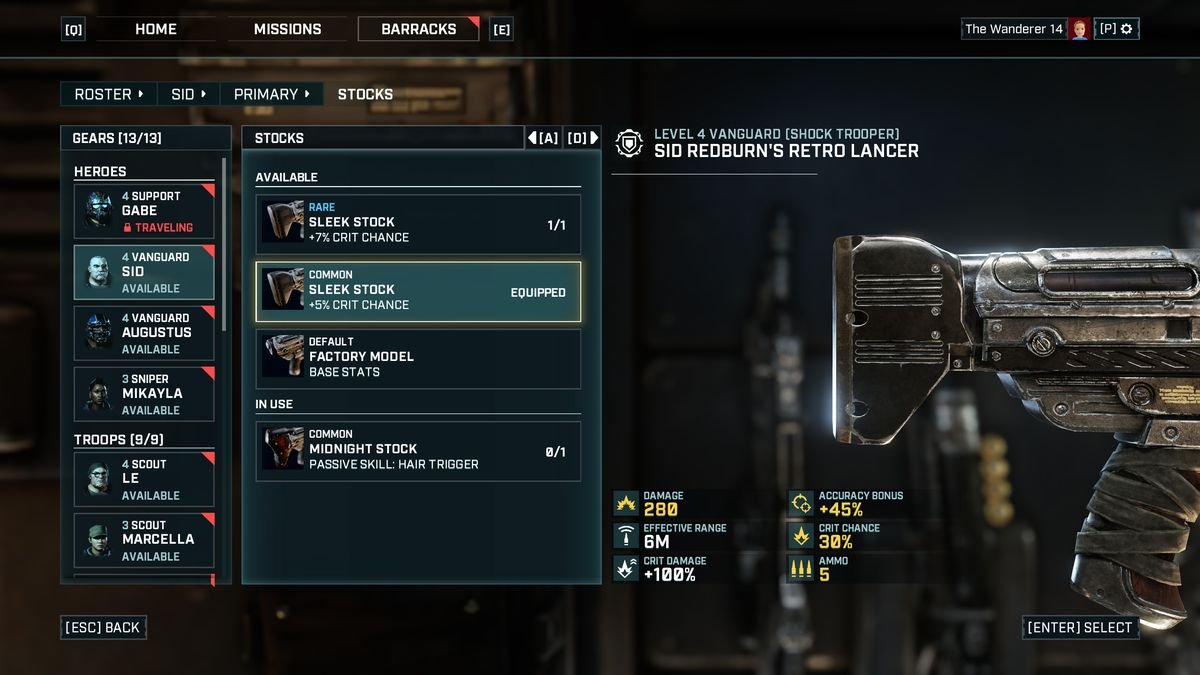Viewport: 1200px width, 675px height.
Task: Click the Back button
Action: pos(104,628)
